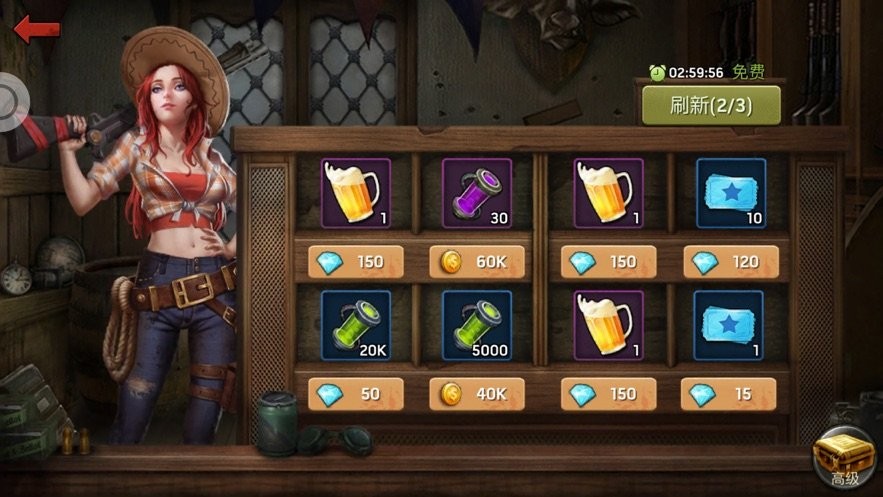Select the purple canister item x30

click(x=477, y=193)
